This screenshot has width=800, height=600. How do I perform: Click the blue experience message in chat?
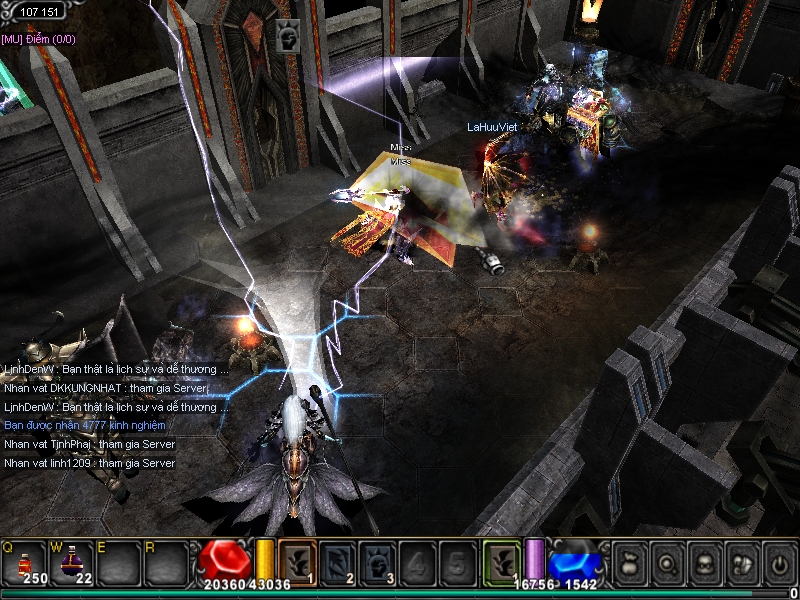(x=84, y=426)
